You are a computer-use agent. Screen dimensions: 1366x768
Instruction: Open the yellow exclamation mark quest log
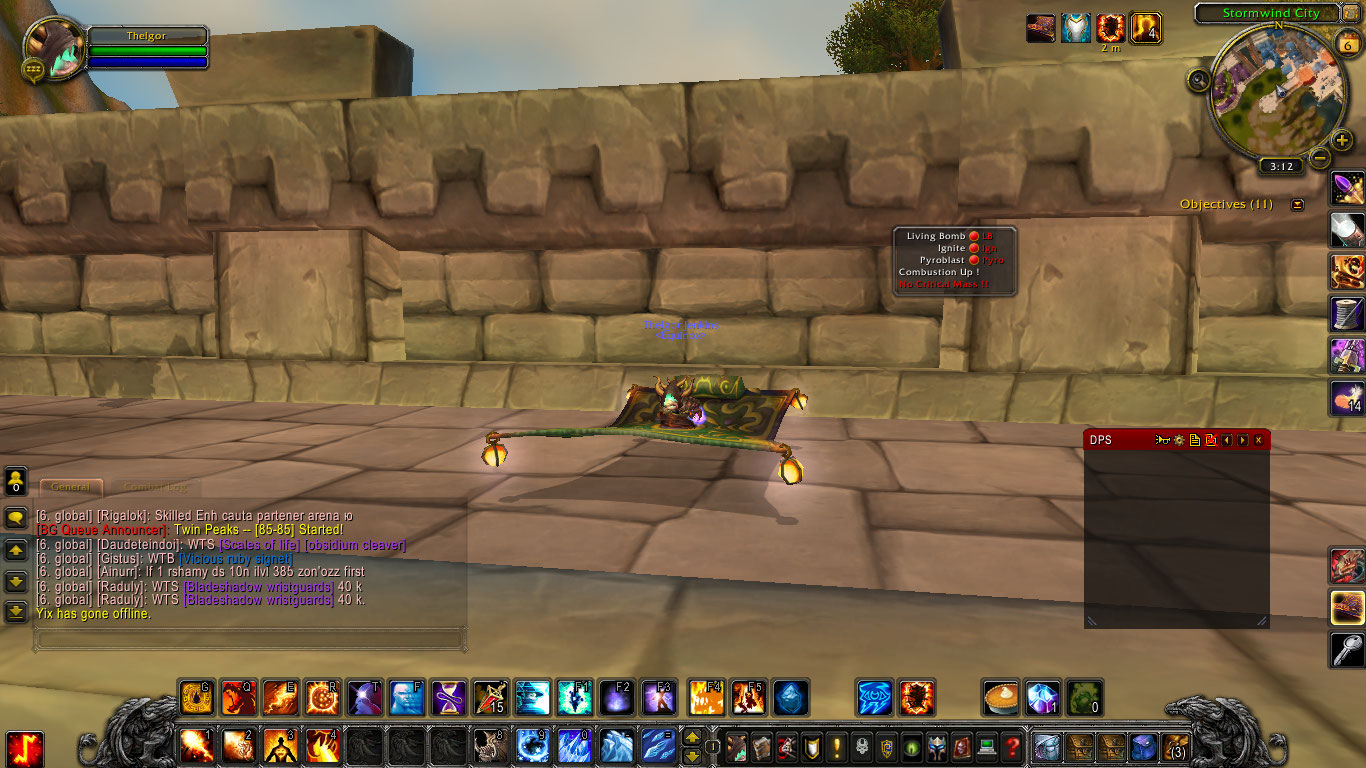pyautogui.click(x=836, y=746)
